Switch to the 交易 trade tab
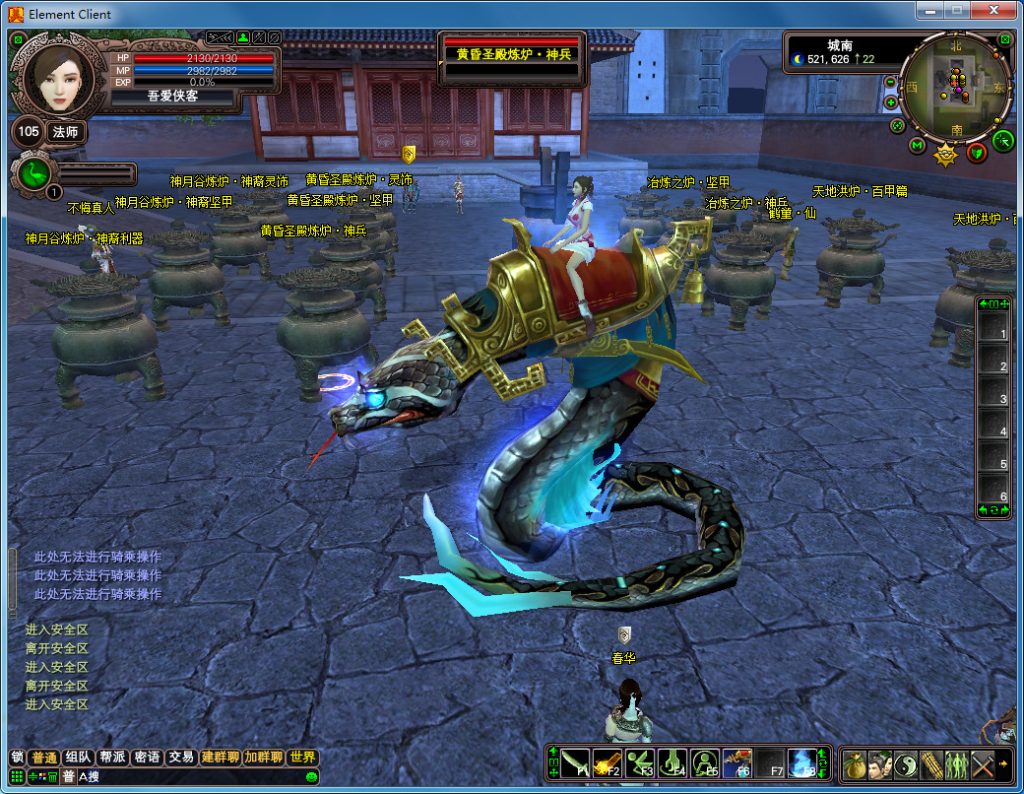Screen dimensions: 1024x794 (180, 757)
